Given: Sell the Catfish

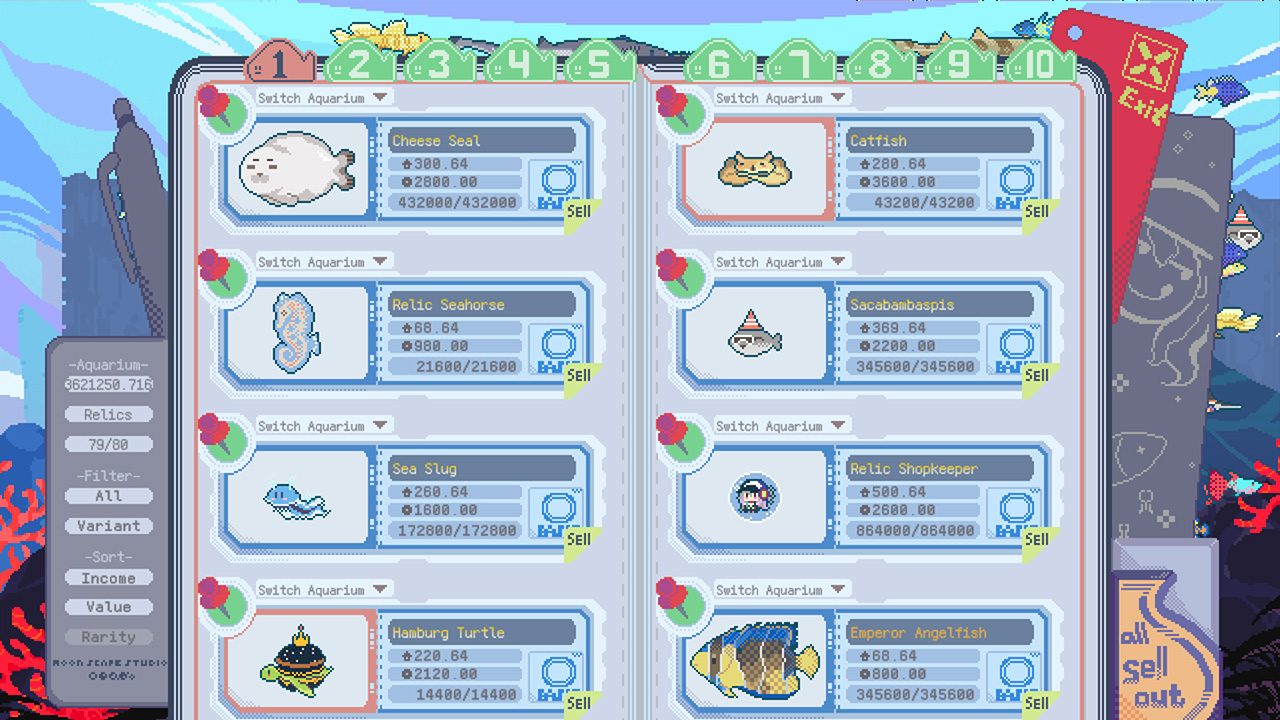Looking at the screenshot, I should pyautogui.click(x=1036, y=211).
